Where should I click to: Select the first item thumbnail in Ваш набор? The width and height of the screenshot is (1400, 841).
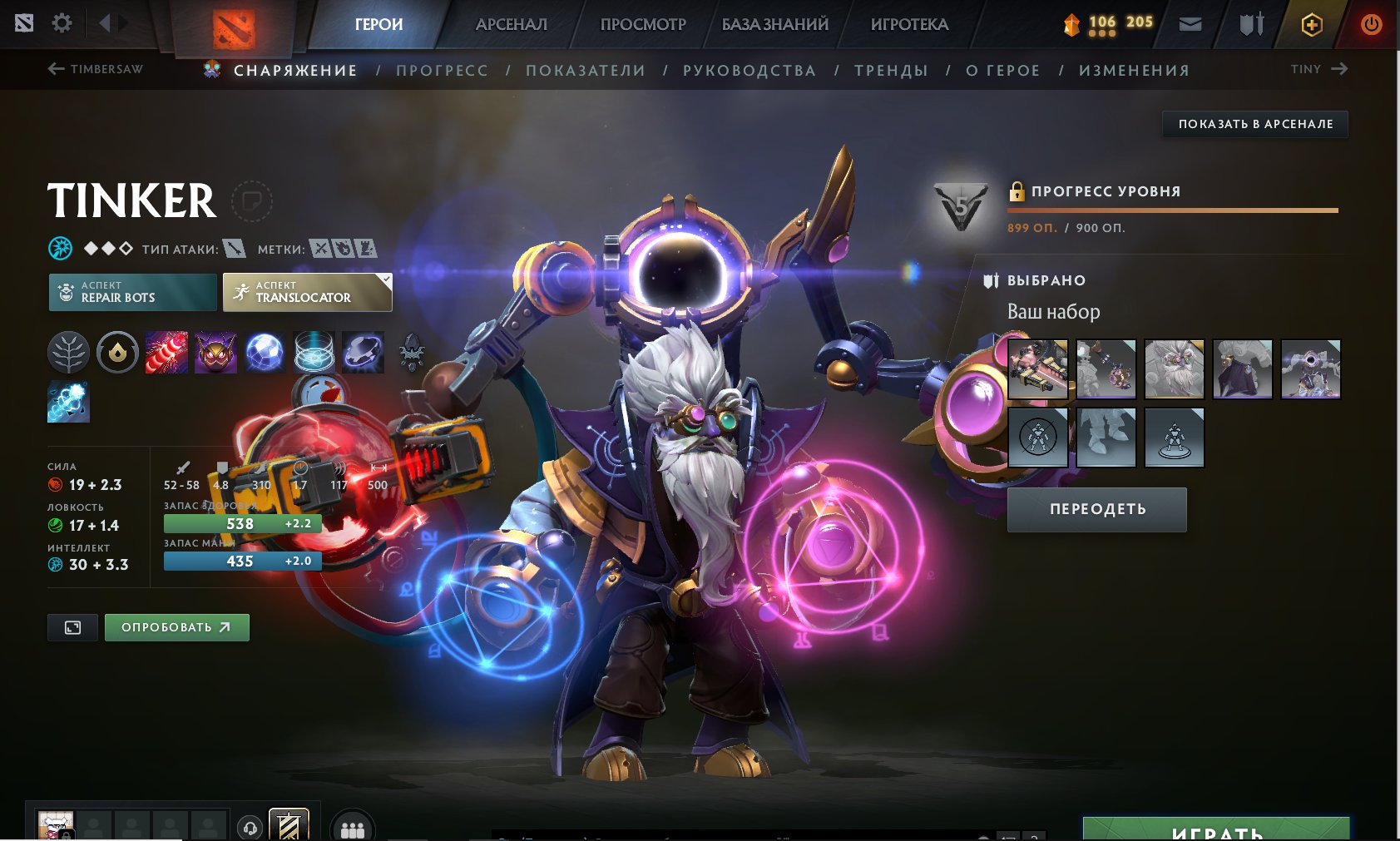[x=1037, y=370]
